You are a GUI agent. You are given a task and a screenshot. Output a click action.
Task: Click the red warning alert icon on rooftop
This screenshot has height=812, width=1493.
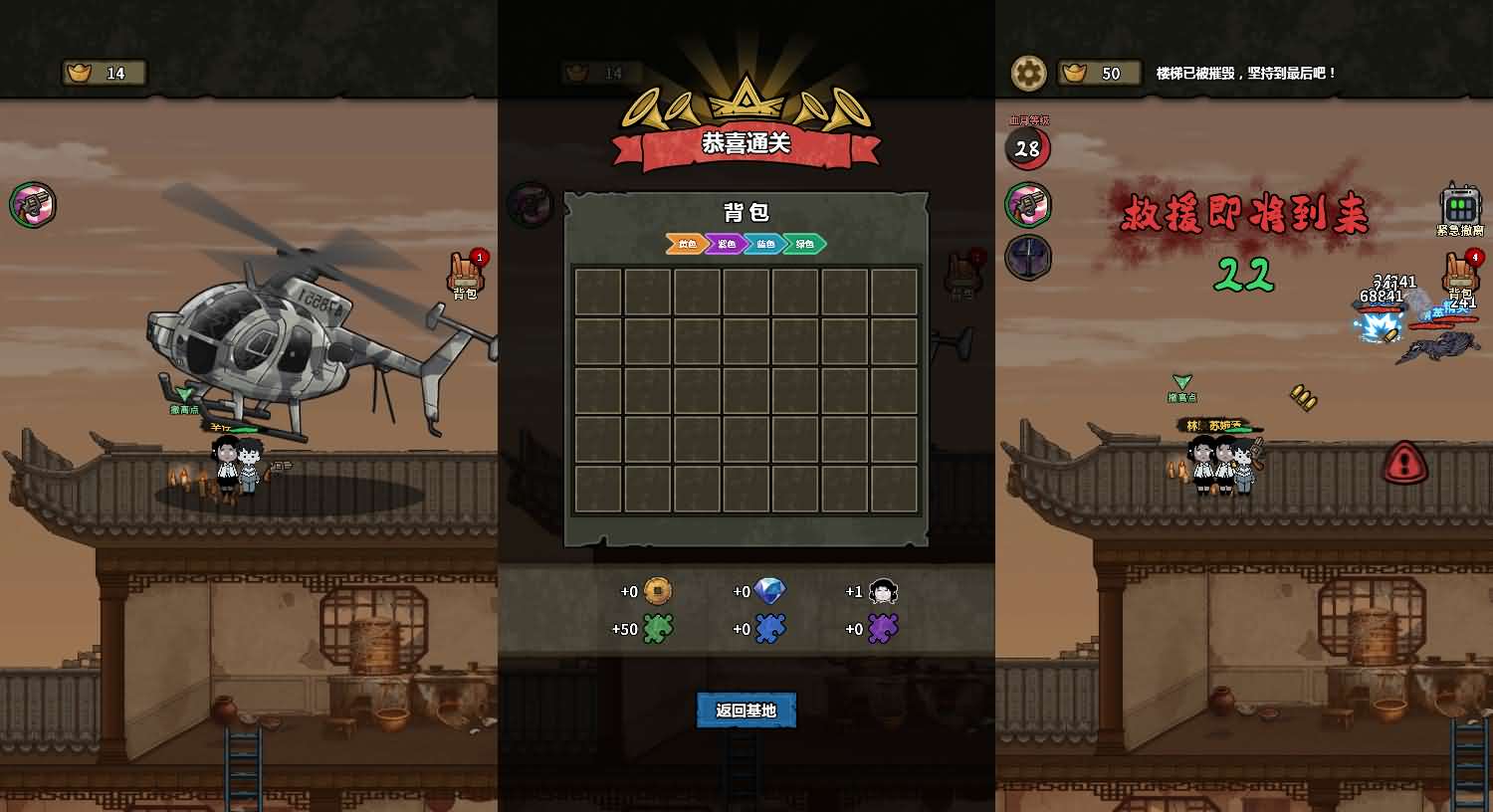click(1405, 464)
